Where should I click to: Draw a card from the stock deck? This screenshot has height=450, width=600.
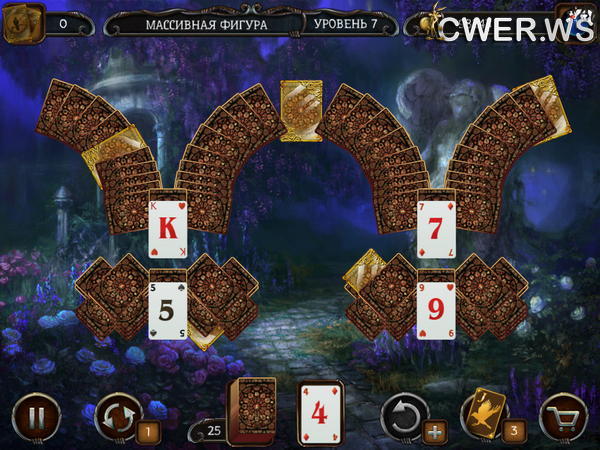pos(251,410)
